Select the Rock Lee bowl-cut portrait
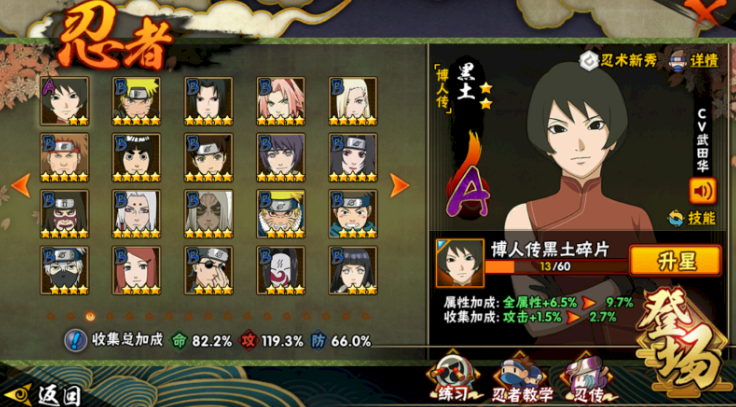736x407 pixels. click(136, 157)
